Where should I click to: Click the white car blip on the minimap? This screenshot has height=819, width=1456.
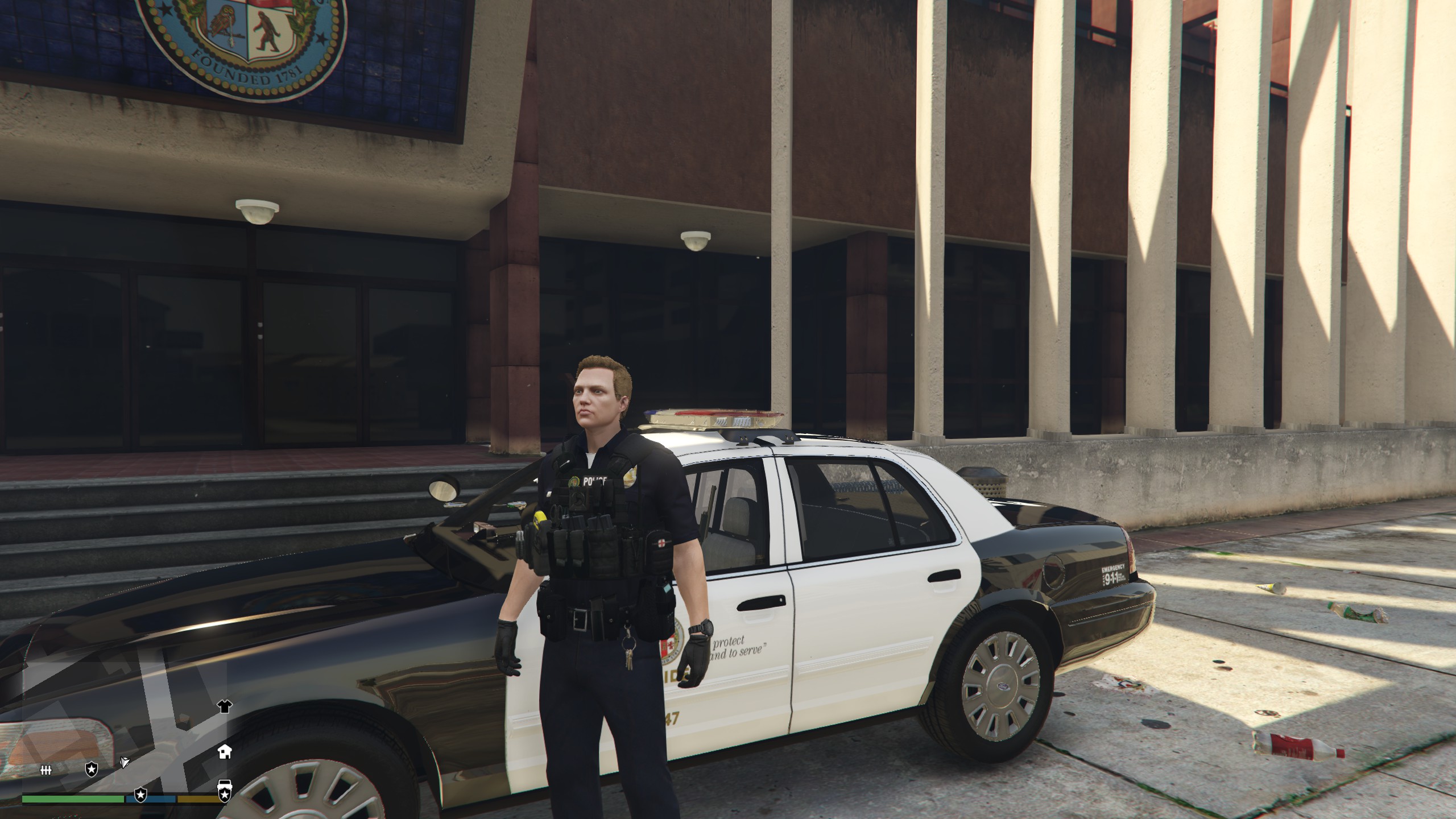coord(225,784)
